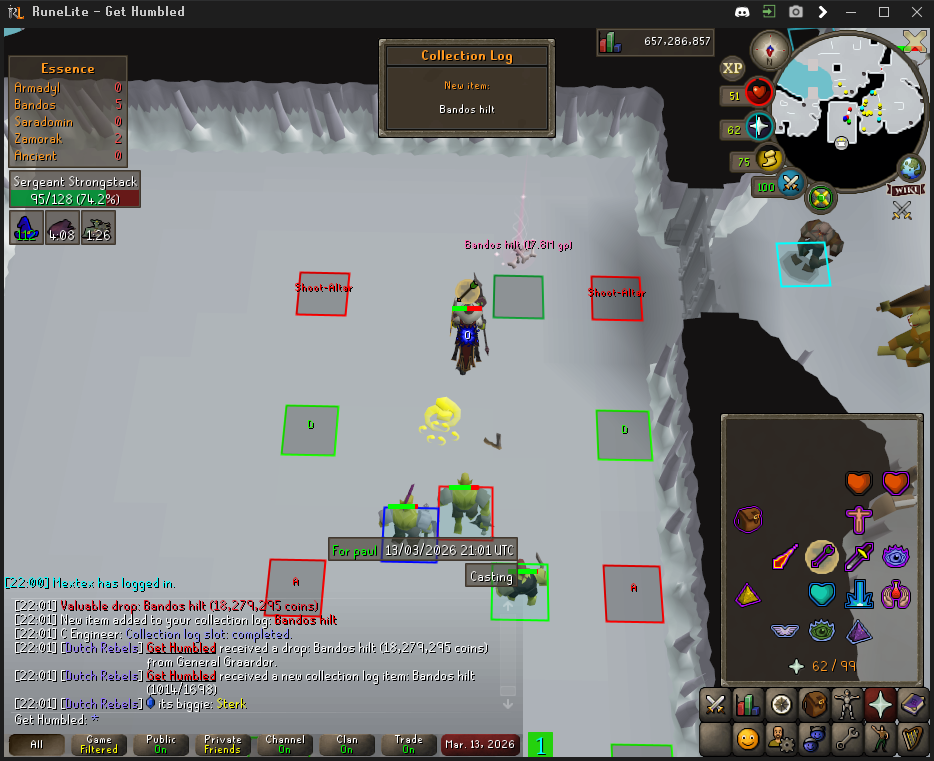Toggle the XP drops orb
The width and height of the screenshot is (934, 761).
click(x=733, y=68)
